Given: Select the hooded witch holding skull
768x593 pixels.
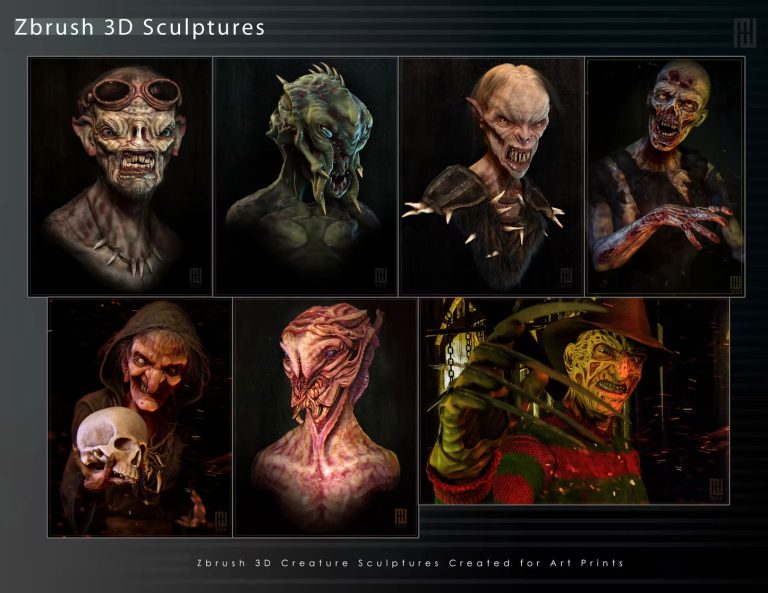Looking at the screenshot, I should 139,417.
